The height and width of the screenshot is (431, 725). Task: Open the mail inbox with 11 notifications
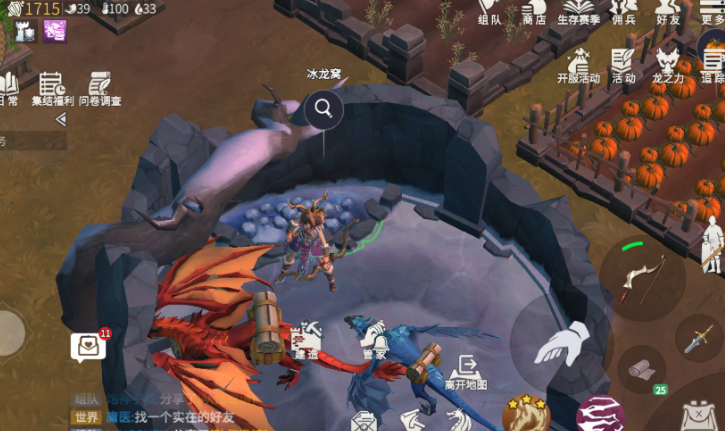pos(88,346)
